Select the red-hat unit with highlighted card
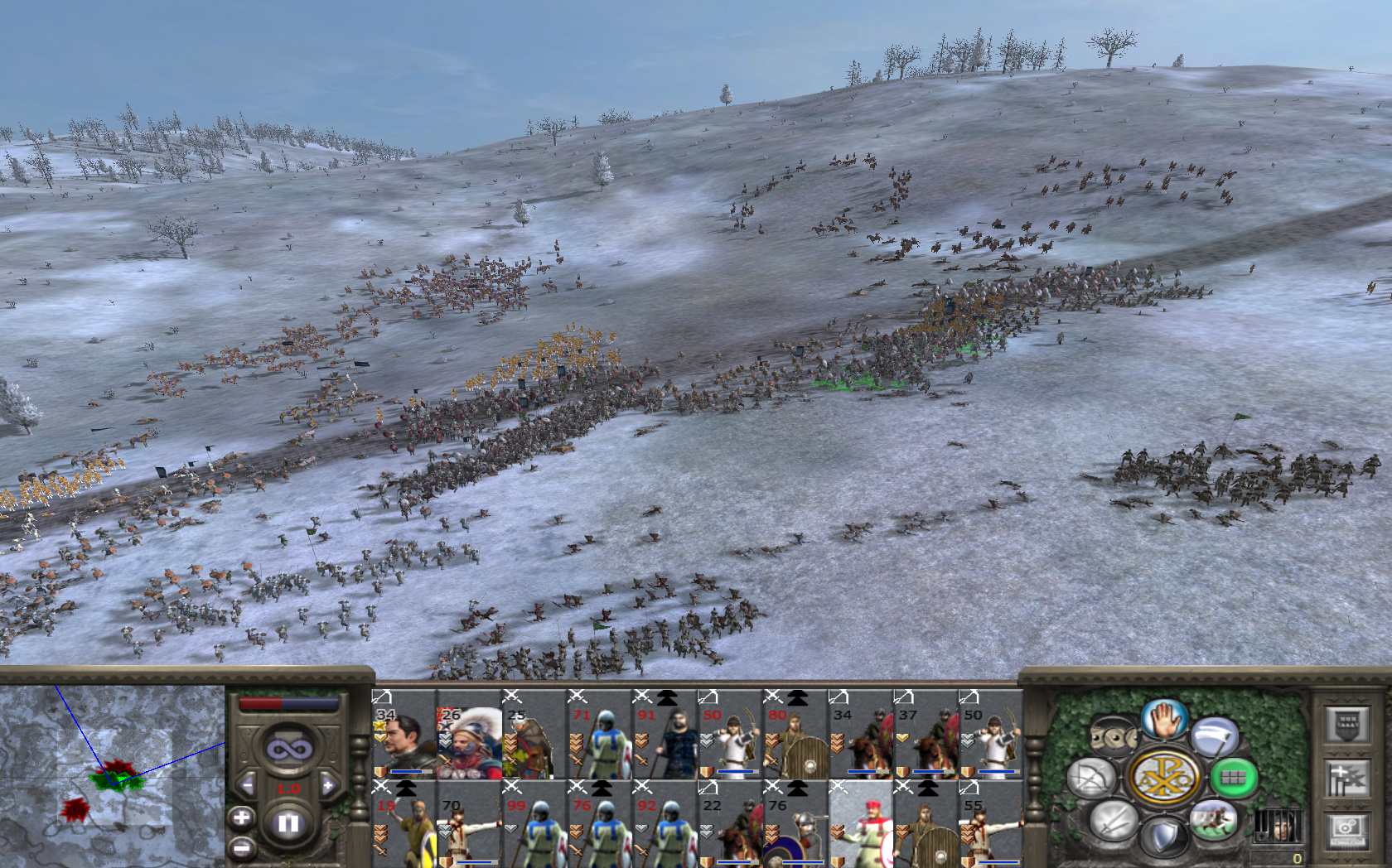The image size is (1392, 868). [x=860, y=823]
